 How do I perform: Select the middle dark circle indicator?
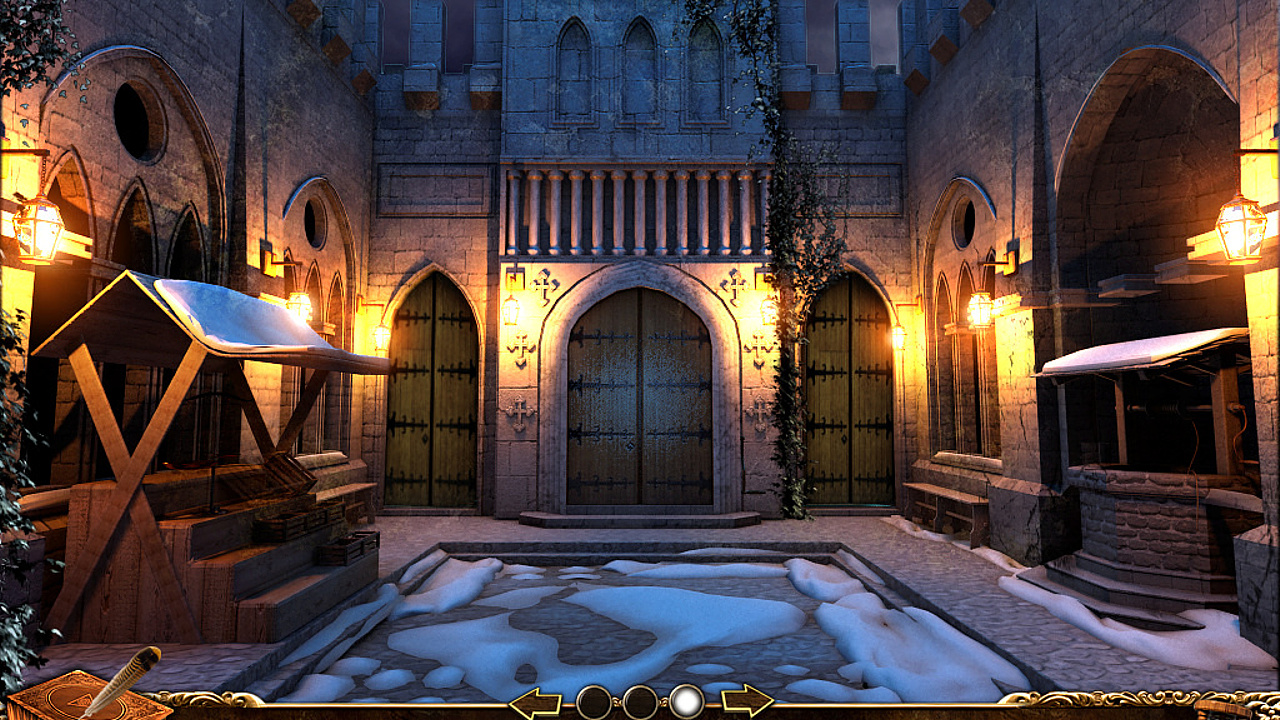tap(640, 700)
